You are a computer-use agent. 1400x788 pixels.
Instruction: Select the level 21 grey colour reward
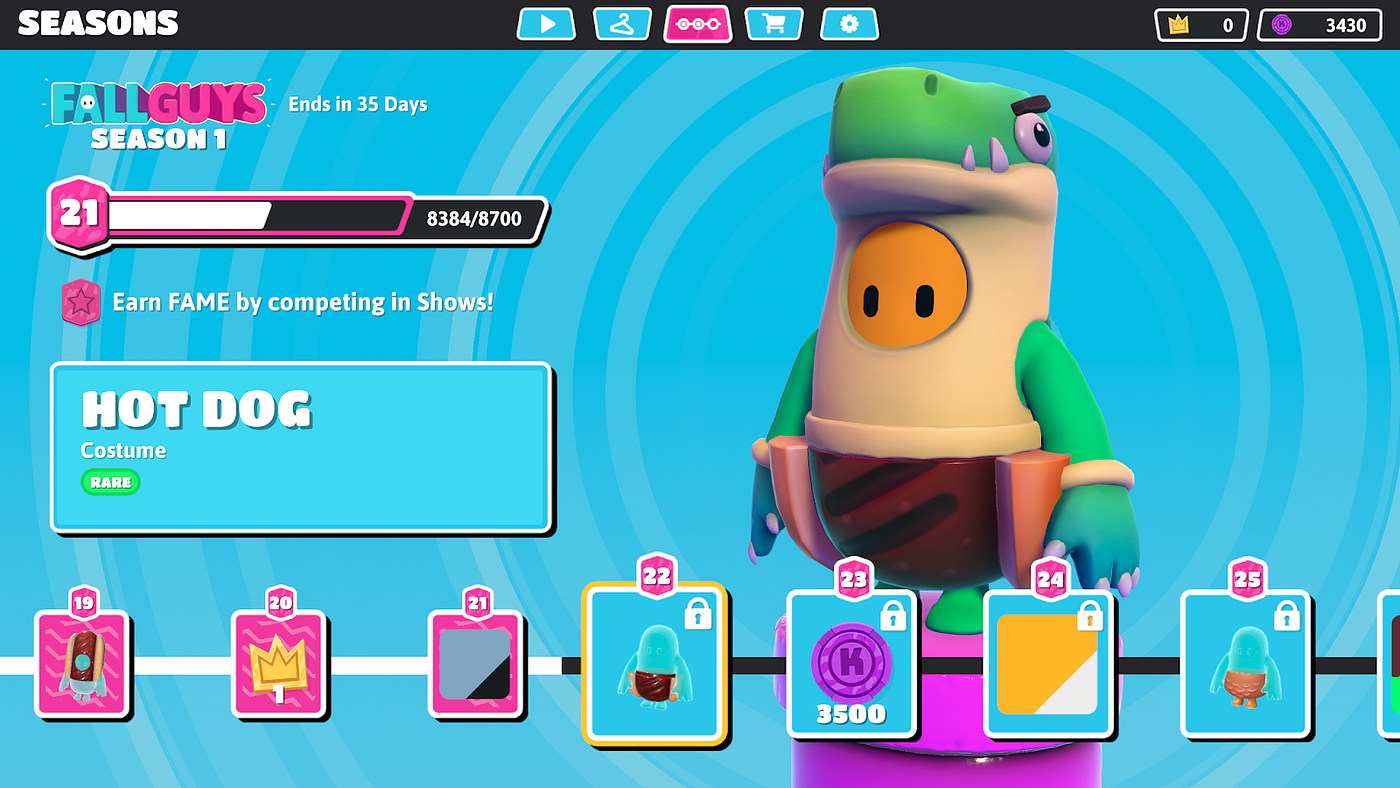(x=476, y=663)
